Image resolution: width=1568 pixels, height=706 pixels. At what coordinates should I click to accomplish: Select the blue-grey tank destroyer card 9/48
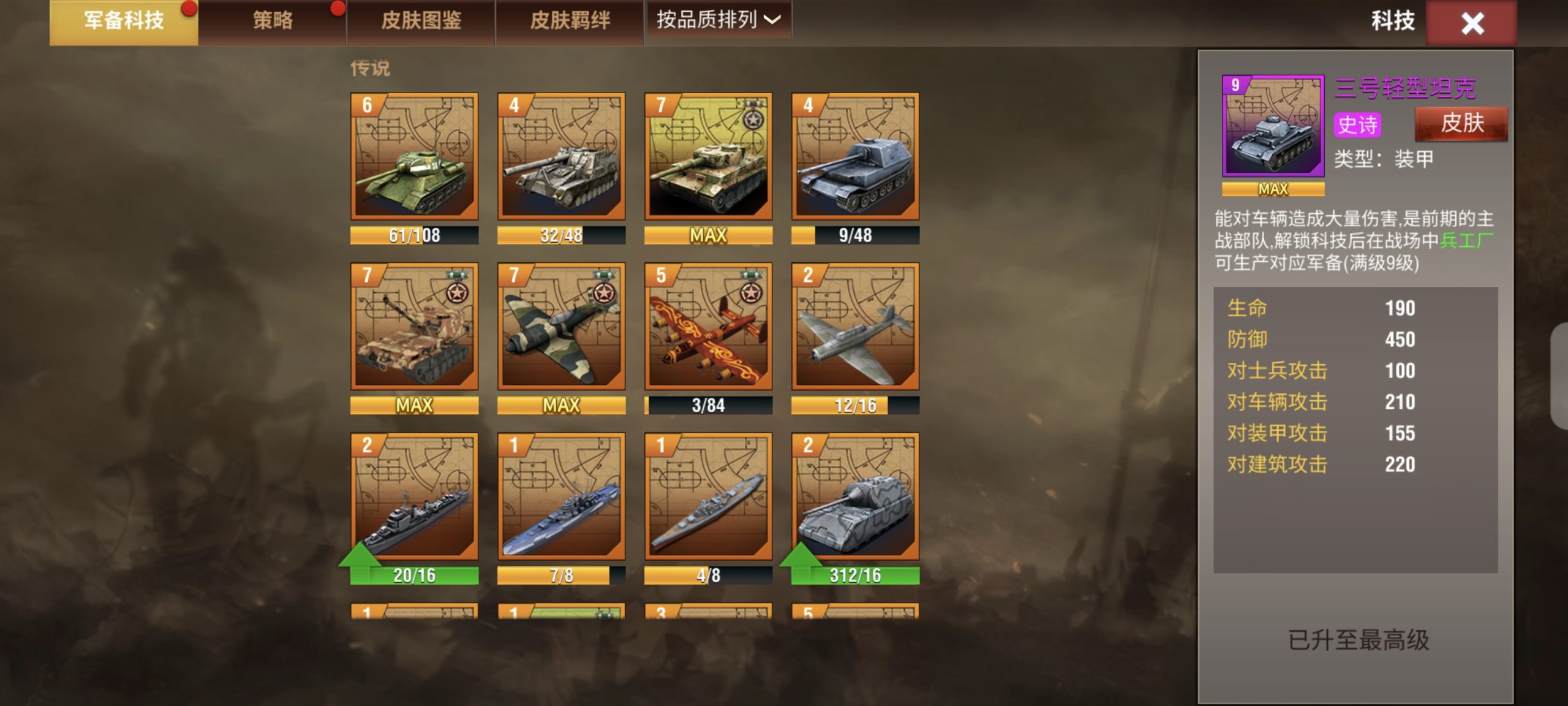click(856, 157)
